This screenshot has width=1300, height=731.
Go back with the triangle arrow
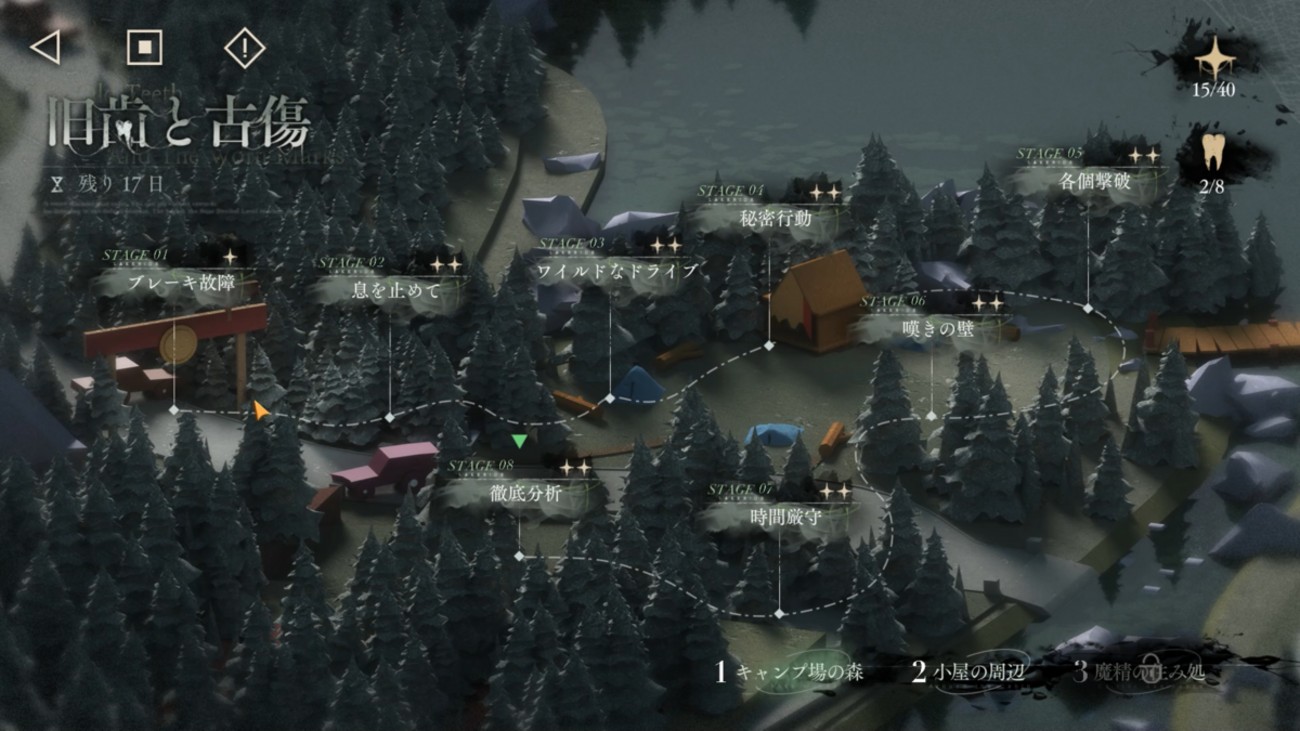[46, 47]
